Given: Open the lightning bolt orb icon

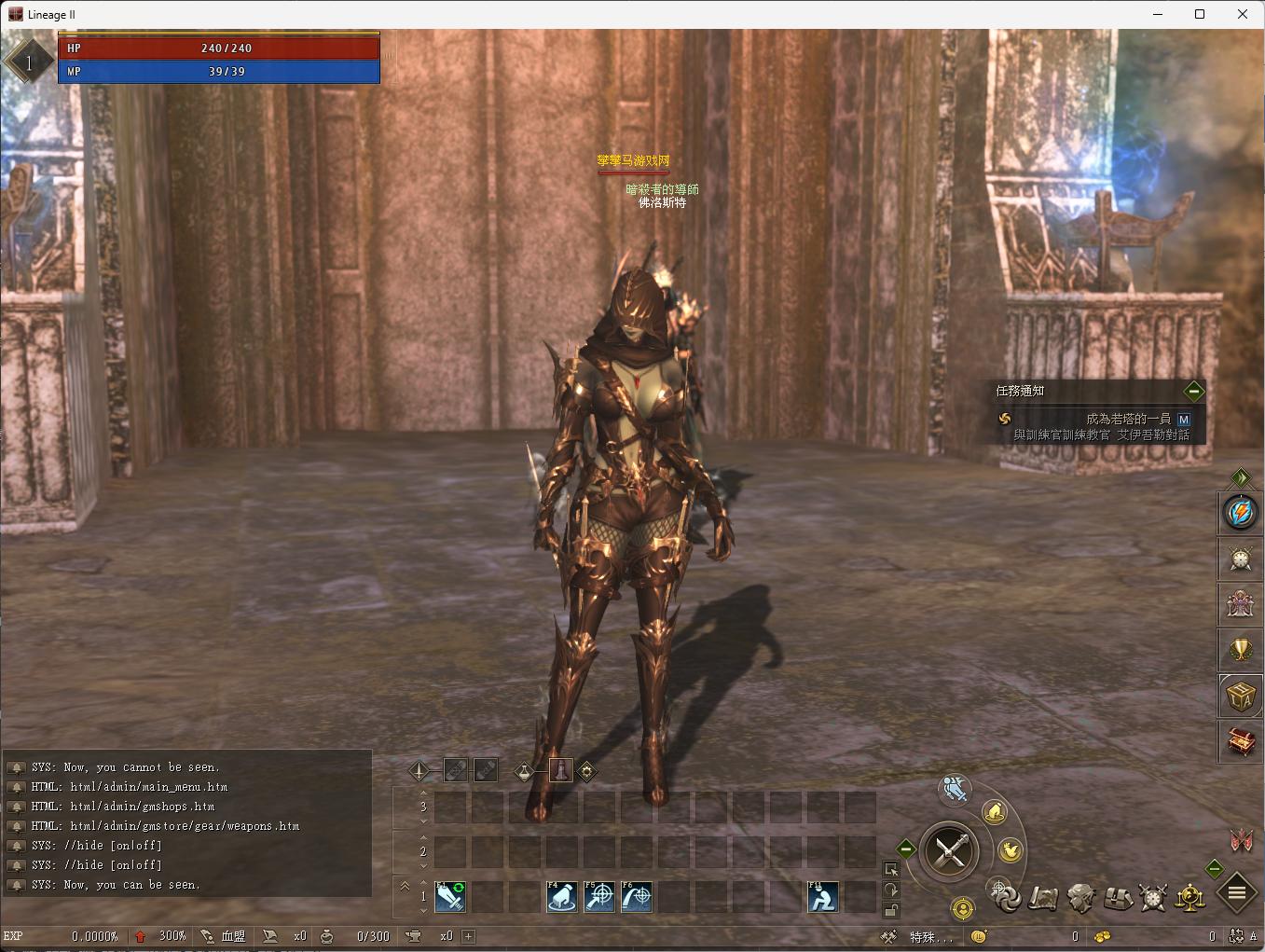Looking at the screenshot, I should [1241, 513].
